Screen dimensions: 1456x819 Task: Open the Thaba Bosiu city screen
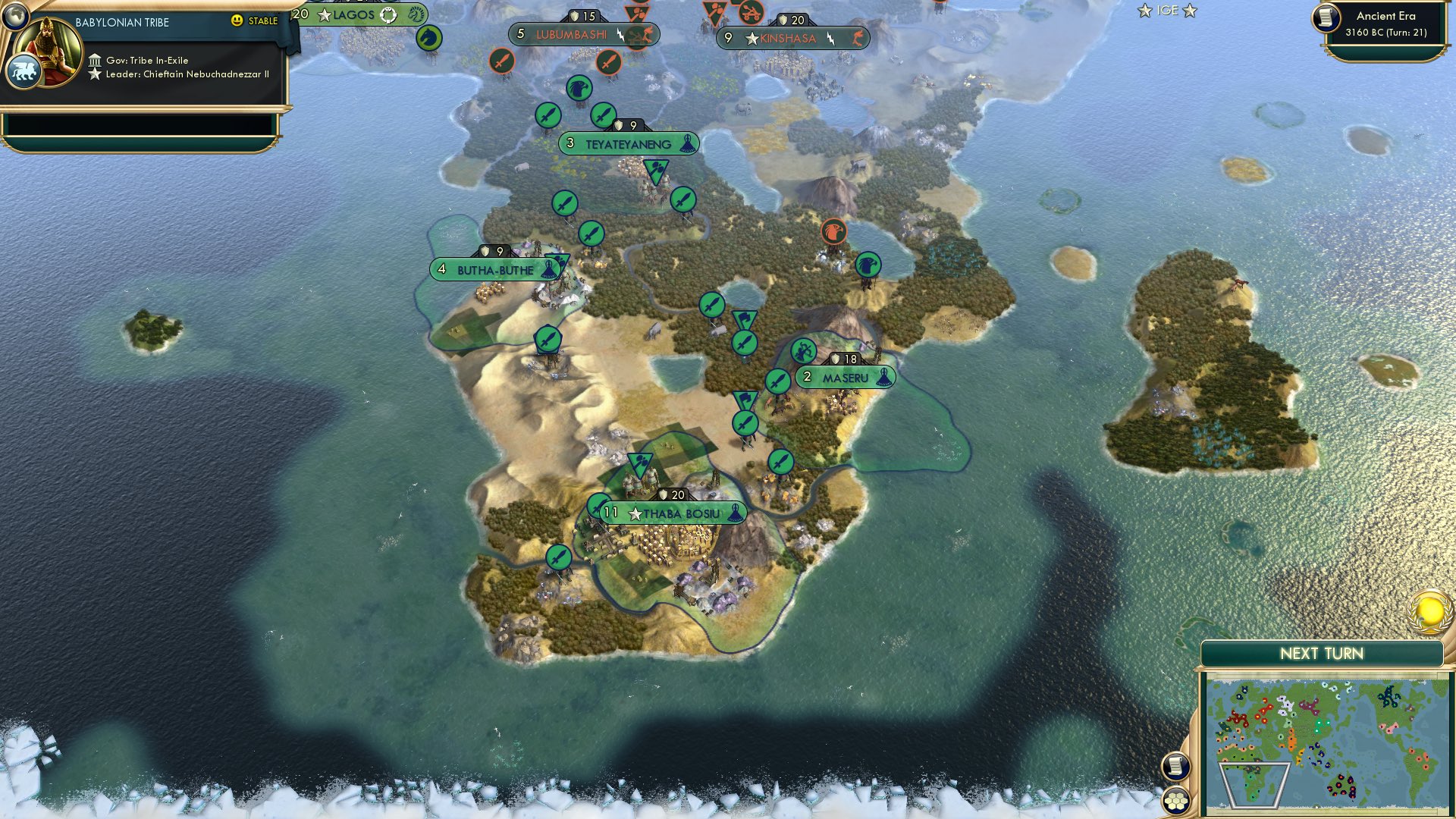[670, 513]
